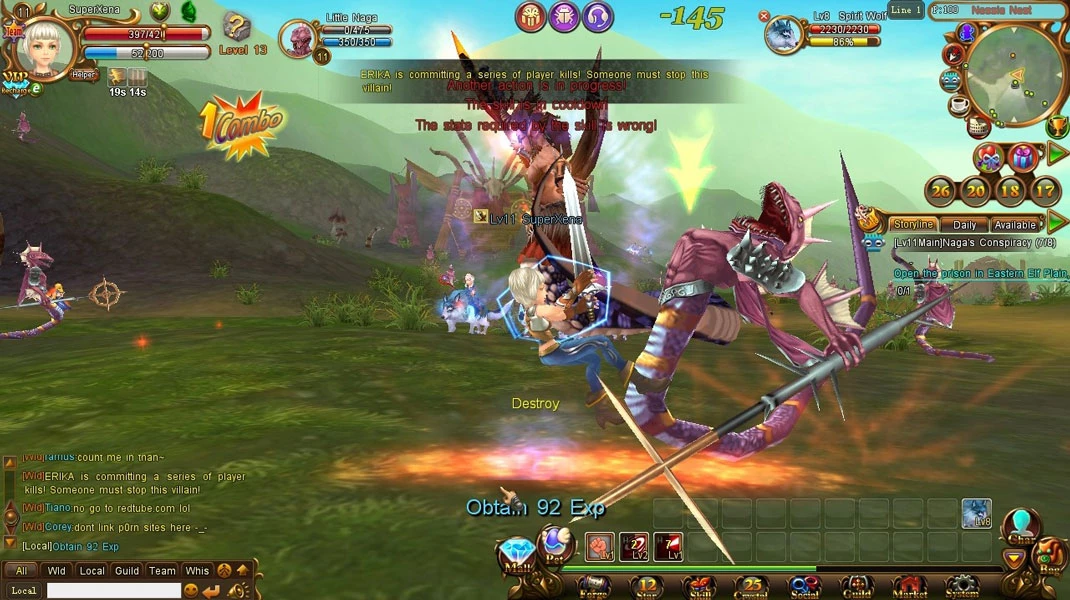Switch to the Available quest tab

[x=1014, y=225]
